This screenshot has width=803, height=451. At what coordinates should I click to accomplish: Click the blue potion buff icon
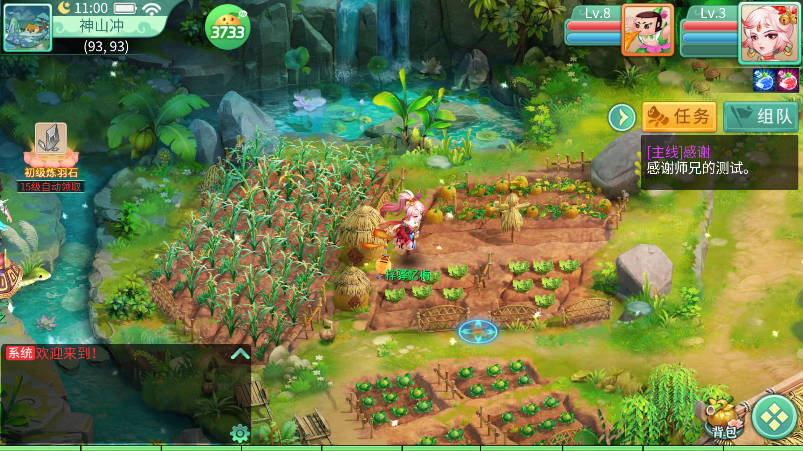(765, 79)
